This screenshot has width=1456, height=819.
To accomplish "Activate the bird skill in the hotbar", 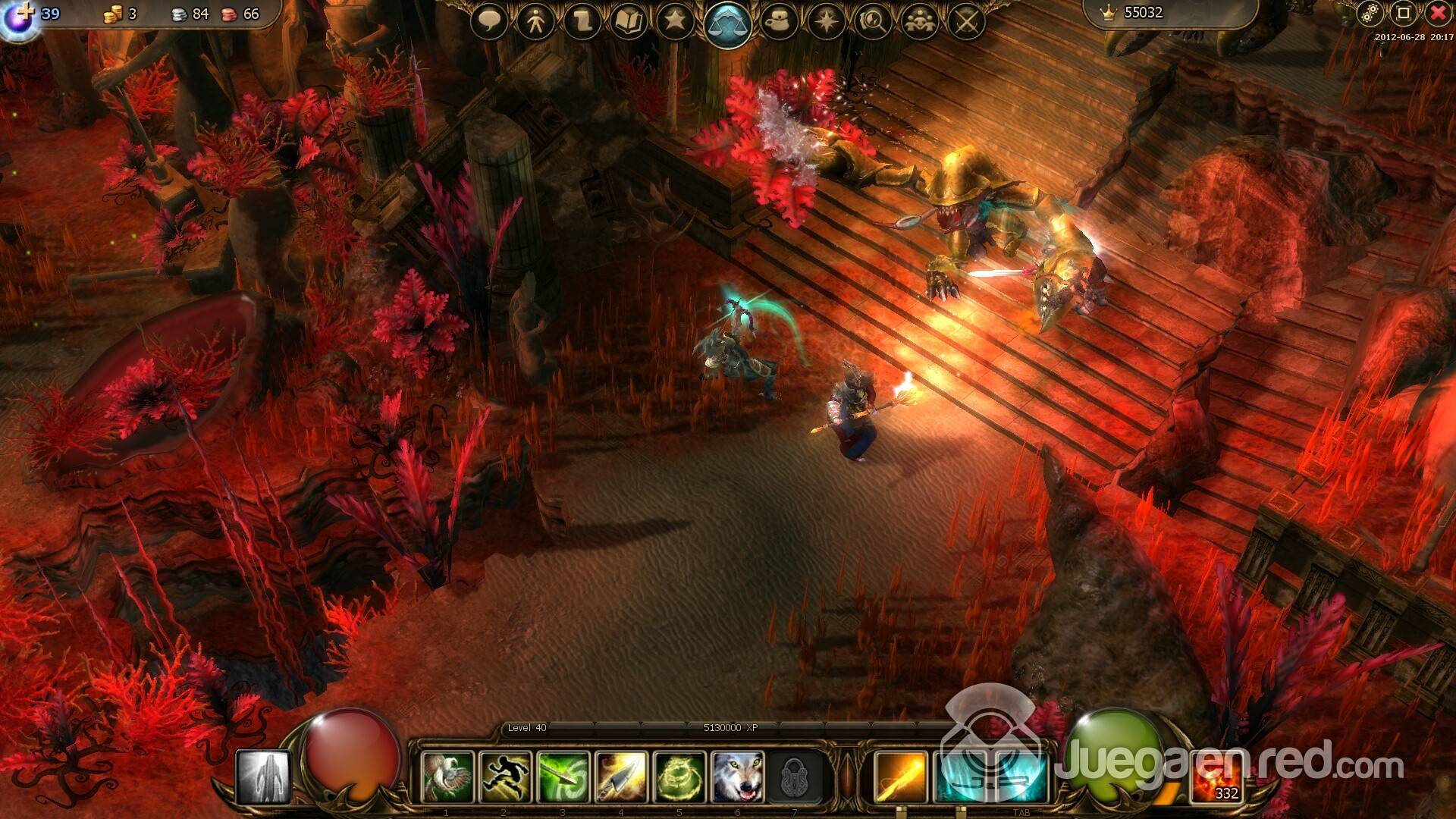I will pos(447,777).
